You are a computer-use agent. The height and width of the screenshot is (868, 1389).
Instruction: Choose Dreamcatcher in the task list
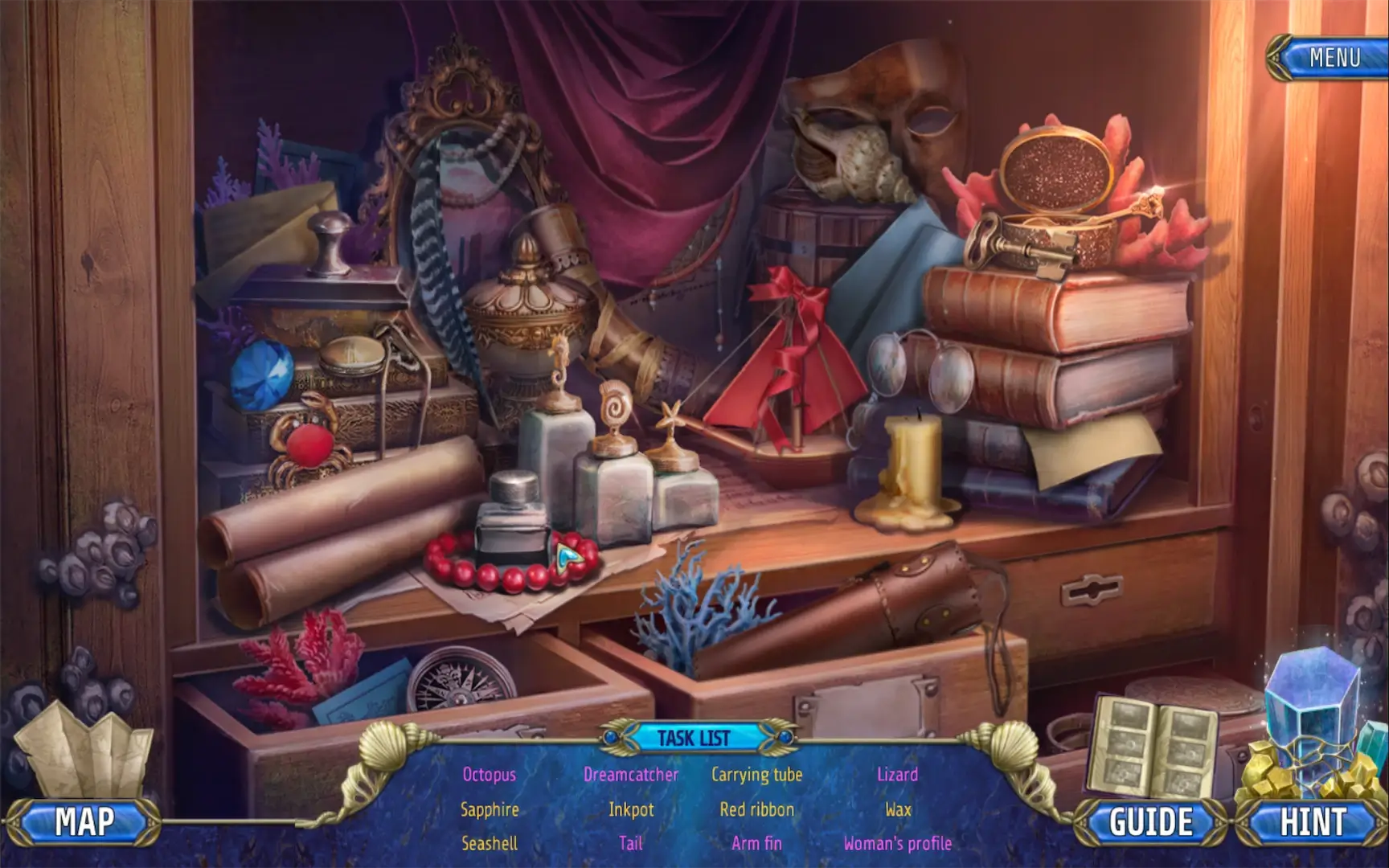tap(631, 775)
